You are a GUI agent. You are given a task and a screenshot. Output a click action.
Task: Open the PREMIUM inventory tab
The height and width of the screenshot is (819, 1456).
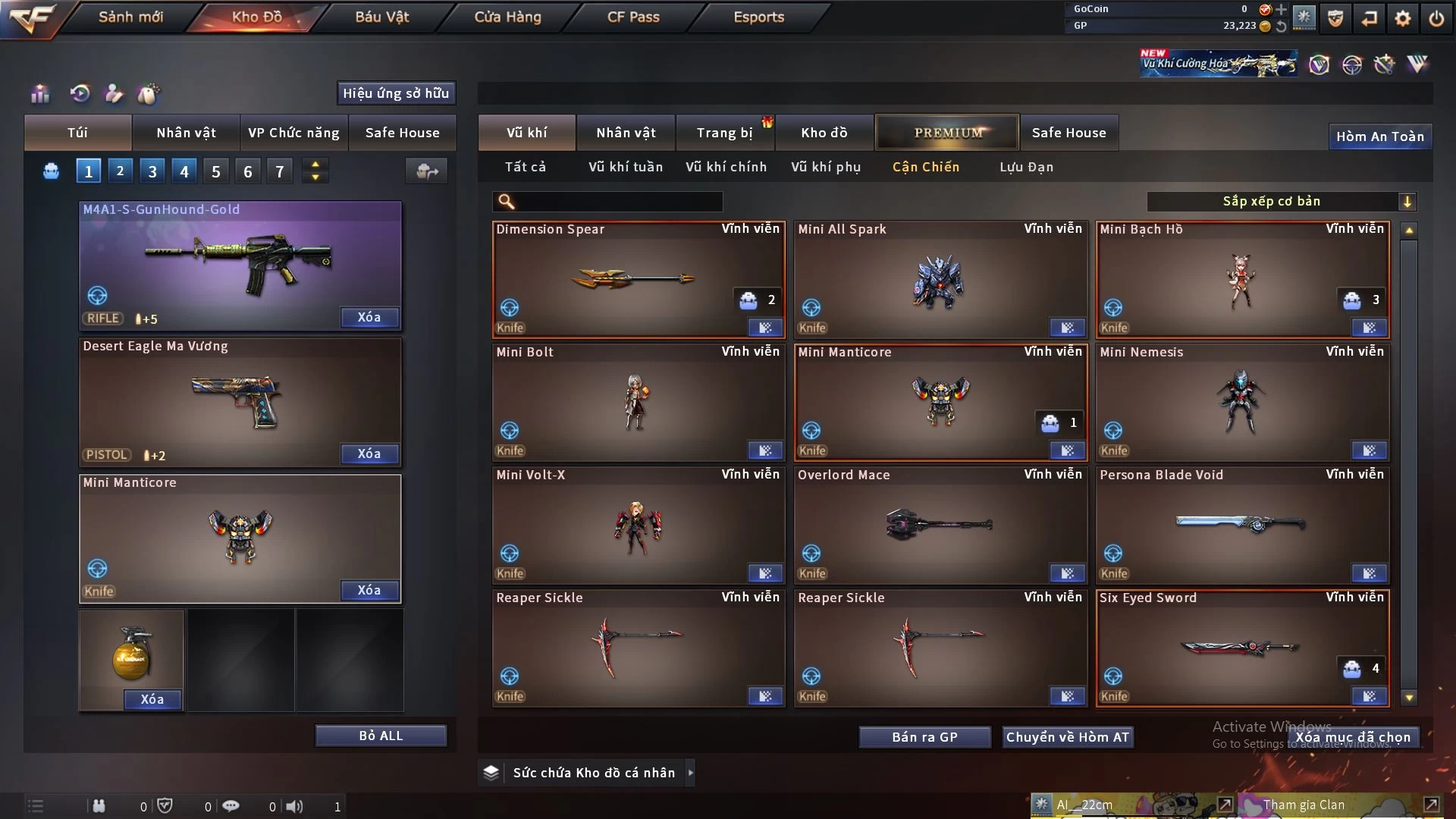point(948,133)
